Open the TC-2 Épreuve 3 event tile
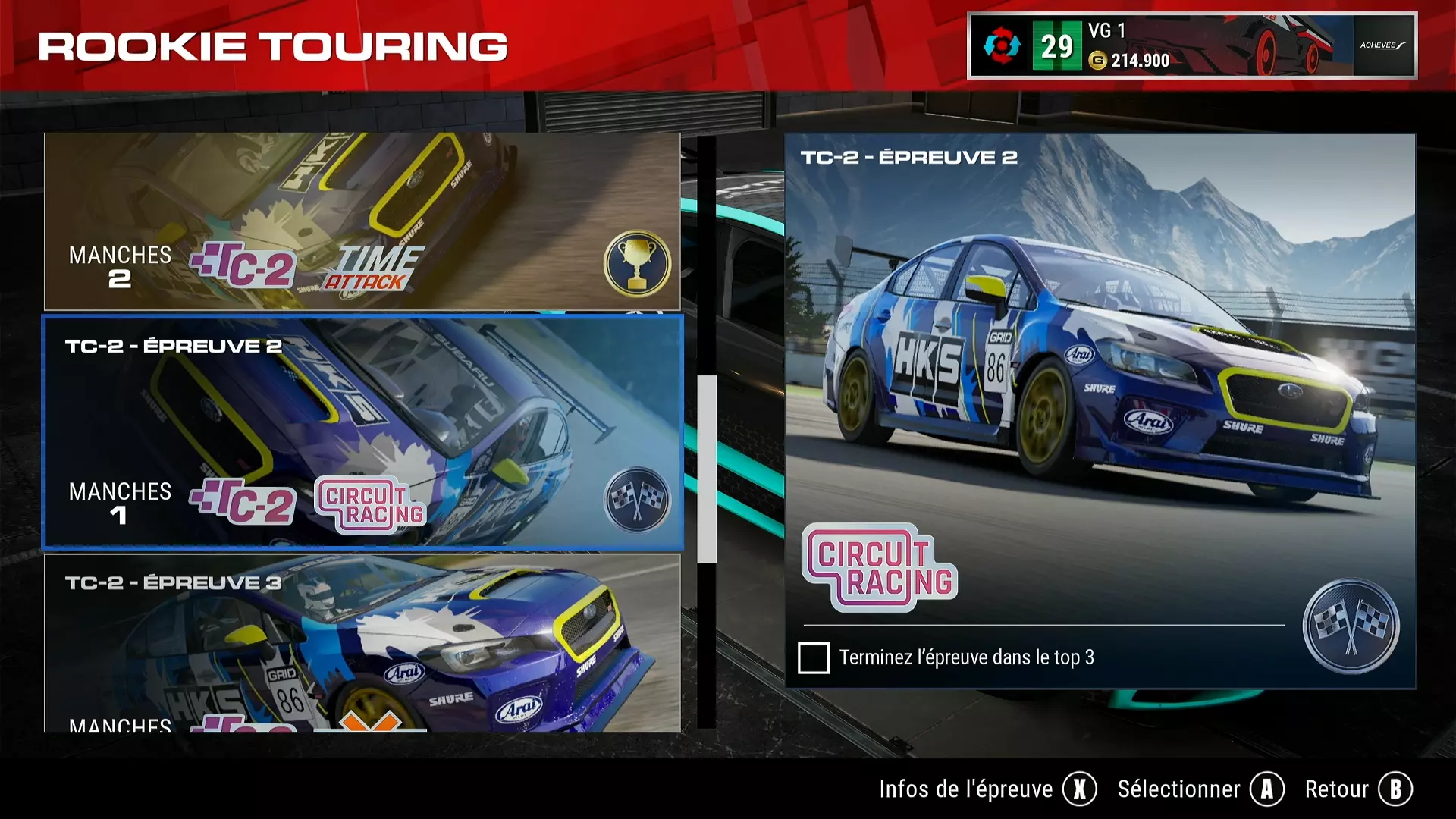The image size is (1456, 819). point(362,643)
